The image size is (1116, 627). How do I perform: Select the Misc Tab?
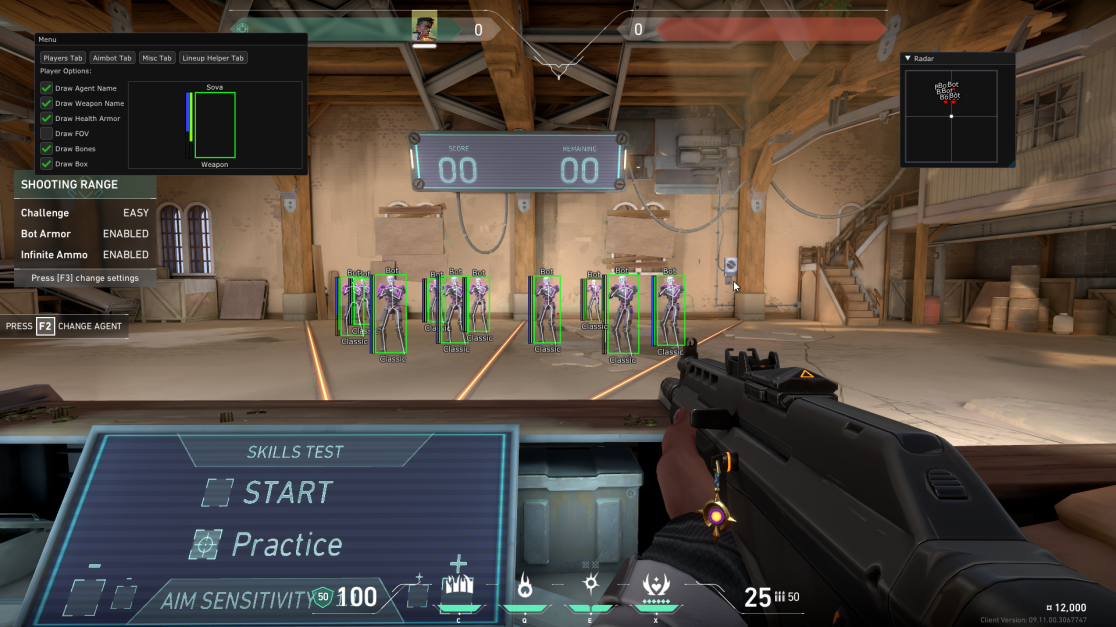click(157, 58)
